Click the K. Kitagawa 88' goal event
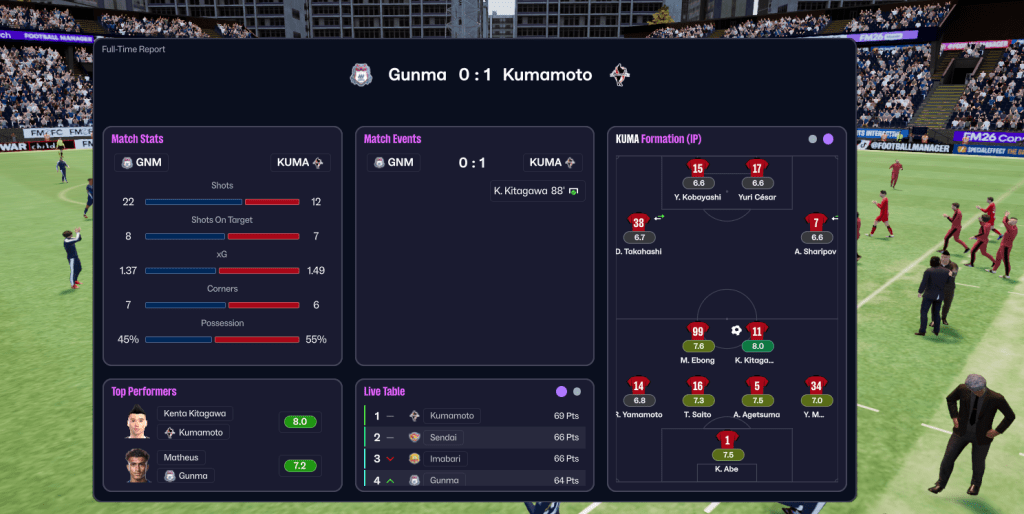 coord(537,190)
